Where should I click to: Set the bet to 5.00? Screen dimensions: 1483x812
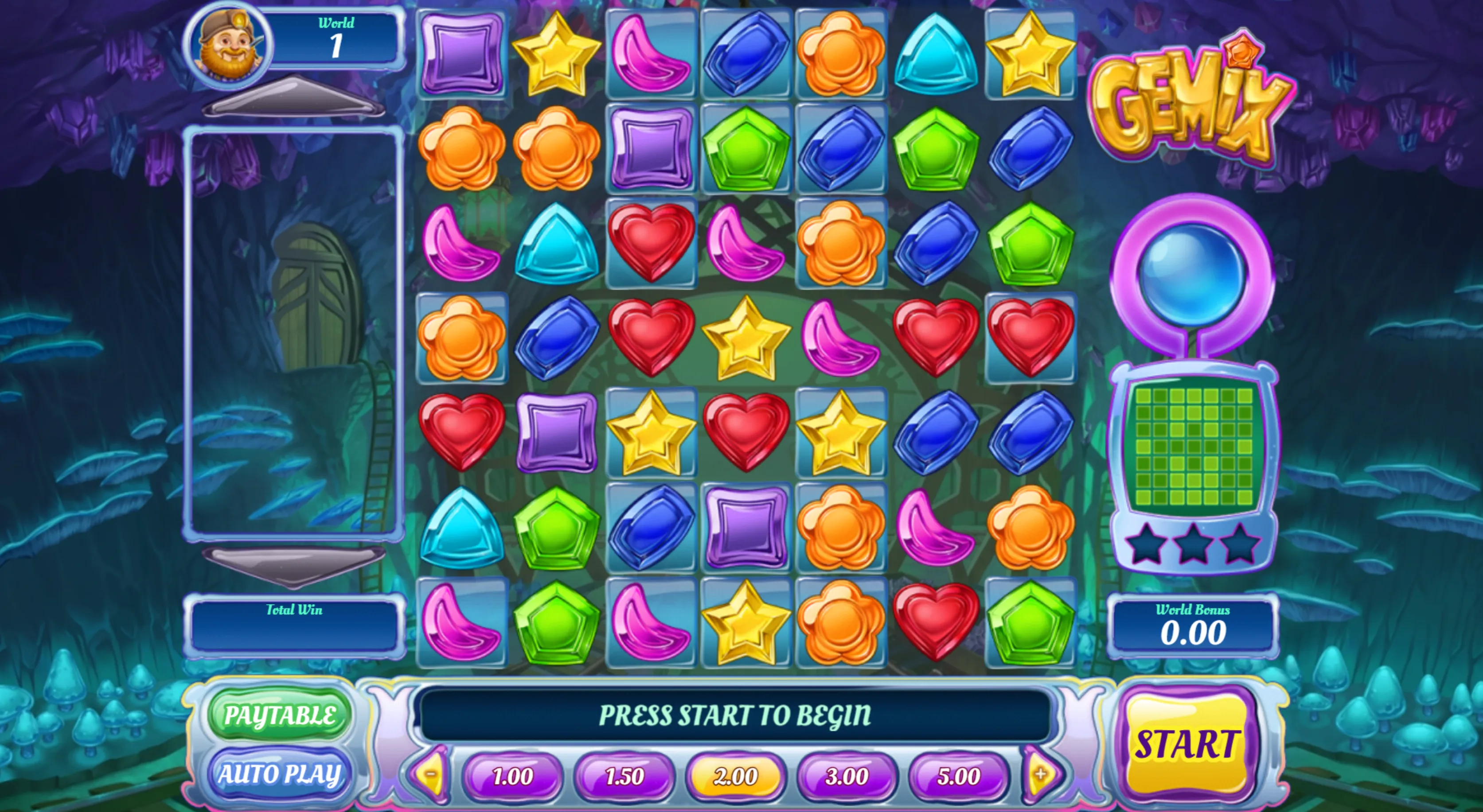[x=959, y=776]
